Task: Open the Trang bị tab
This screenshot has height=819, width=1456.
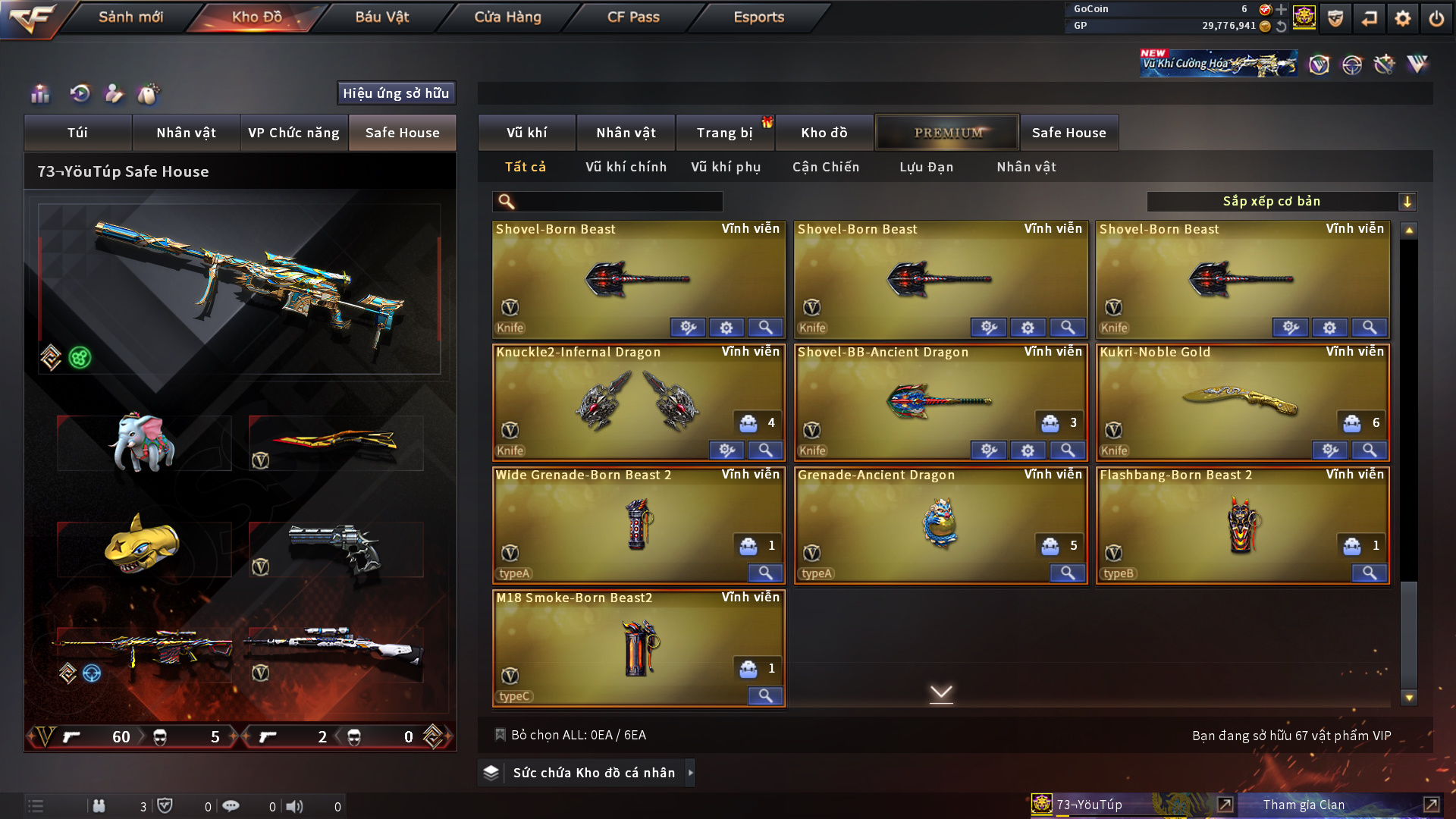Action: [x=724, y=133]
